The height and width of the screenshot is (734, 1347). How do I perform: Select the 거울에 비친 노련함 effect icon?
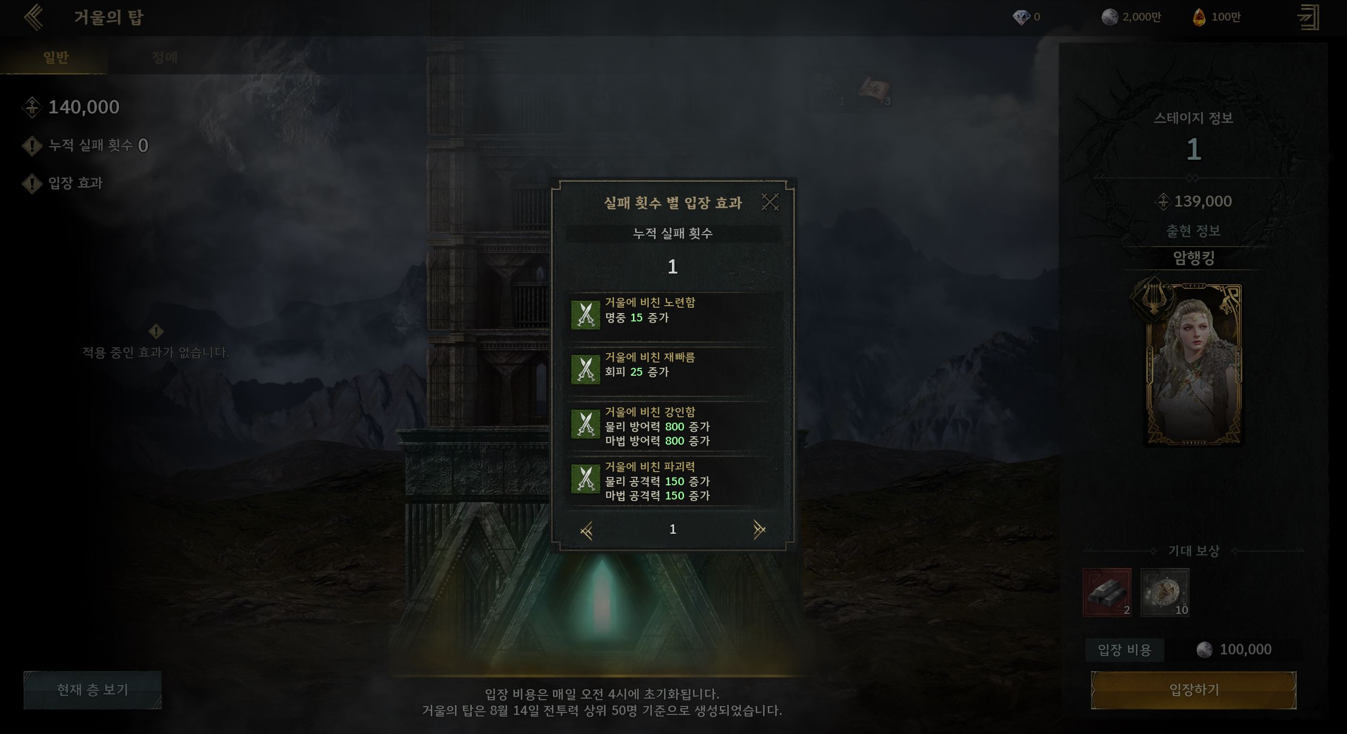pyautogui.click(x=585, y=315)
